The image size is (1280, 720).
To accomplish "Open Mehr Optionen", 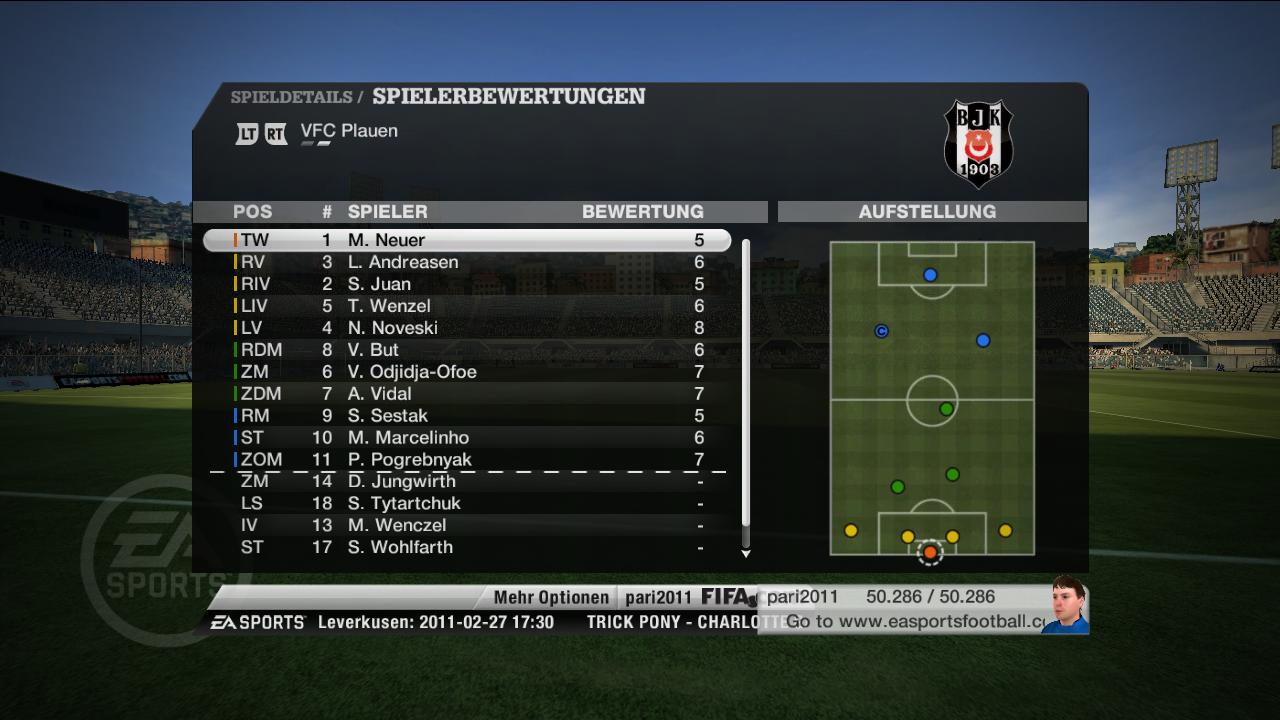I will (x=551, y=597).
